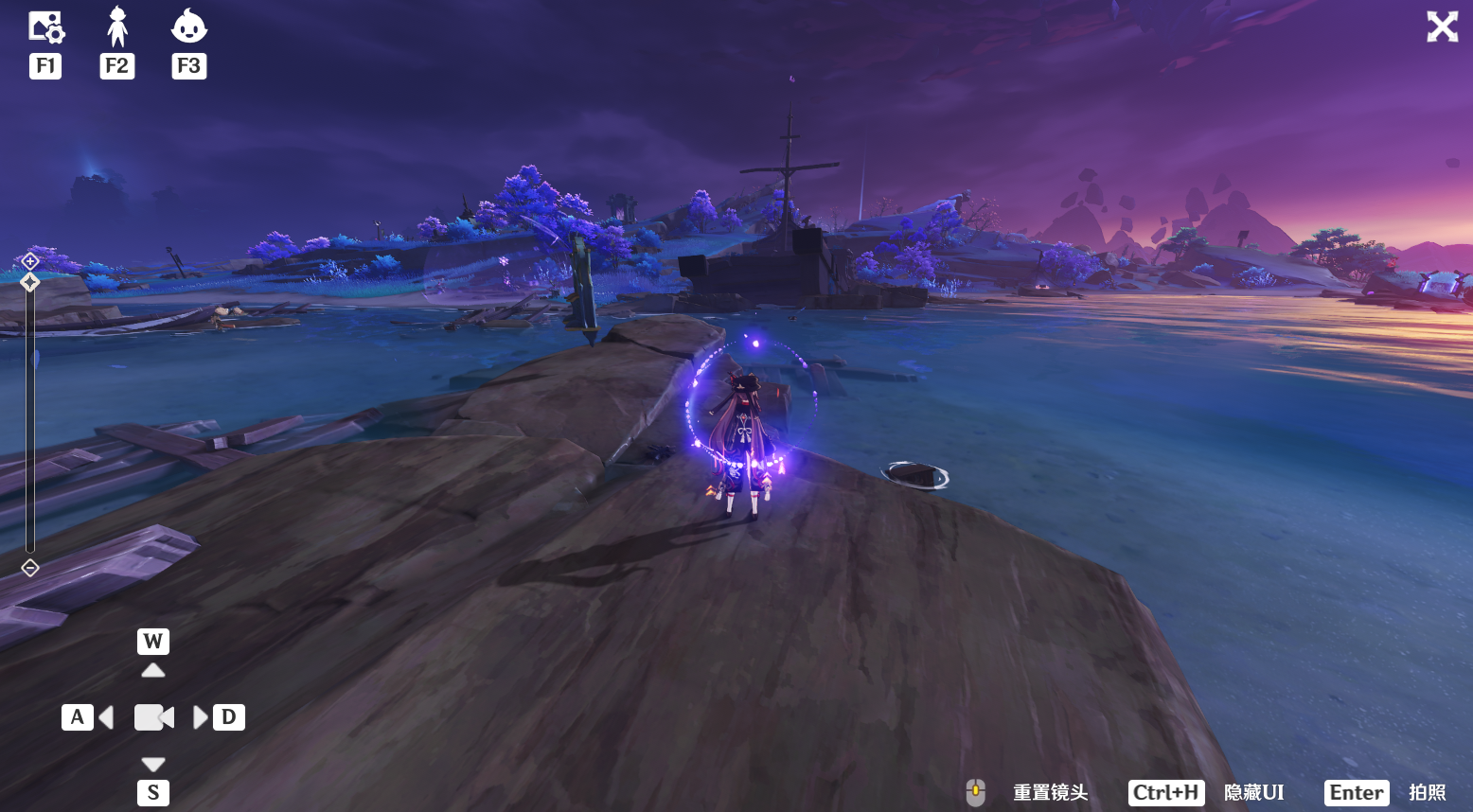Open the facial expression options icon
This screenshot has width=1473, height=812.
pyautogui.click(x=188, y=27)
